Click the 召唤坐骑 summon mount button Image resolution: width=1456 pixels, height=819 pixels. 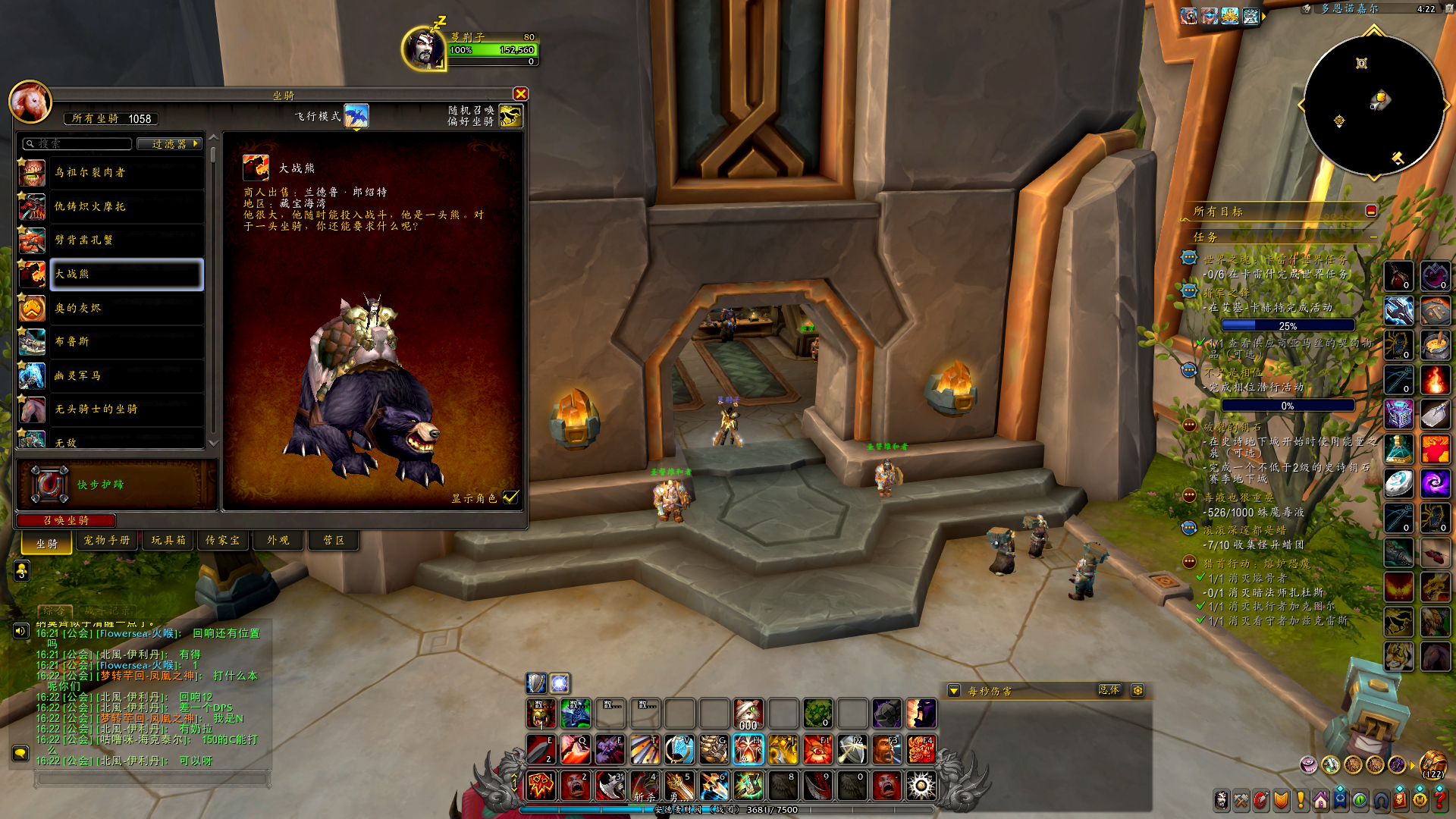(66, 520)
